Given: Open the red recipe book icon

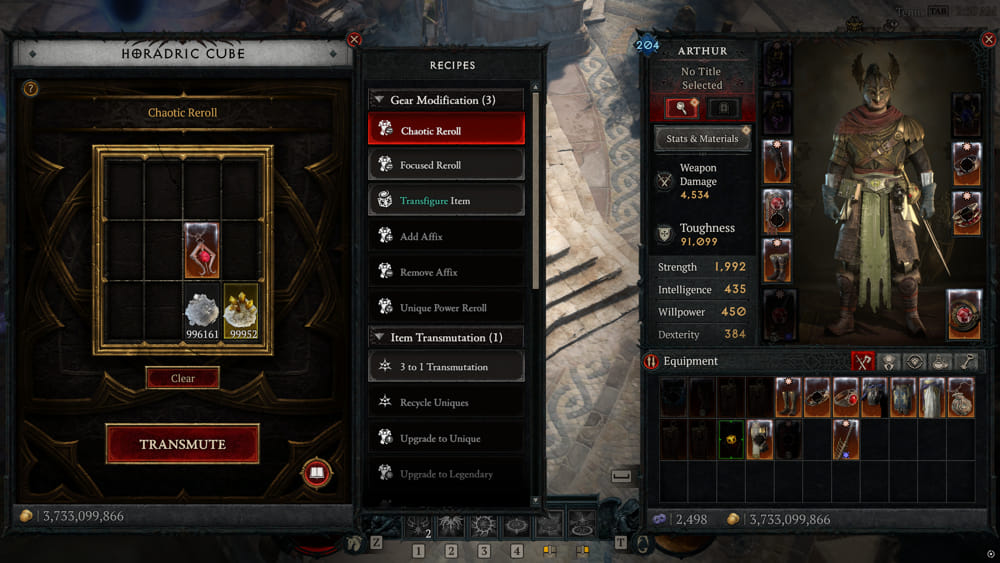Looking at the screenshot, I should 317,473.
